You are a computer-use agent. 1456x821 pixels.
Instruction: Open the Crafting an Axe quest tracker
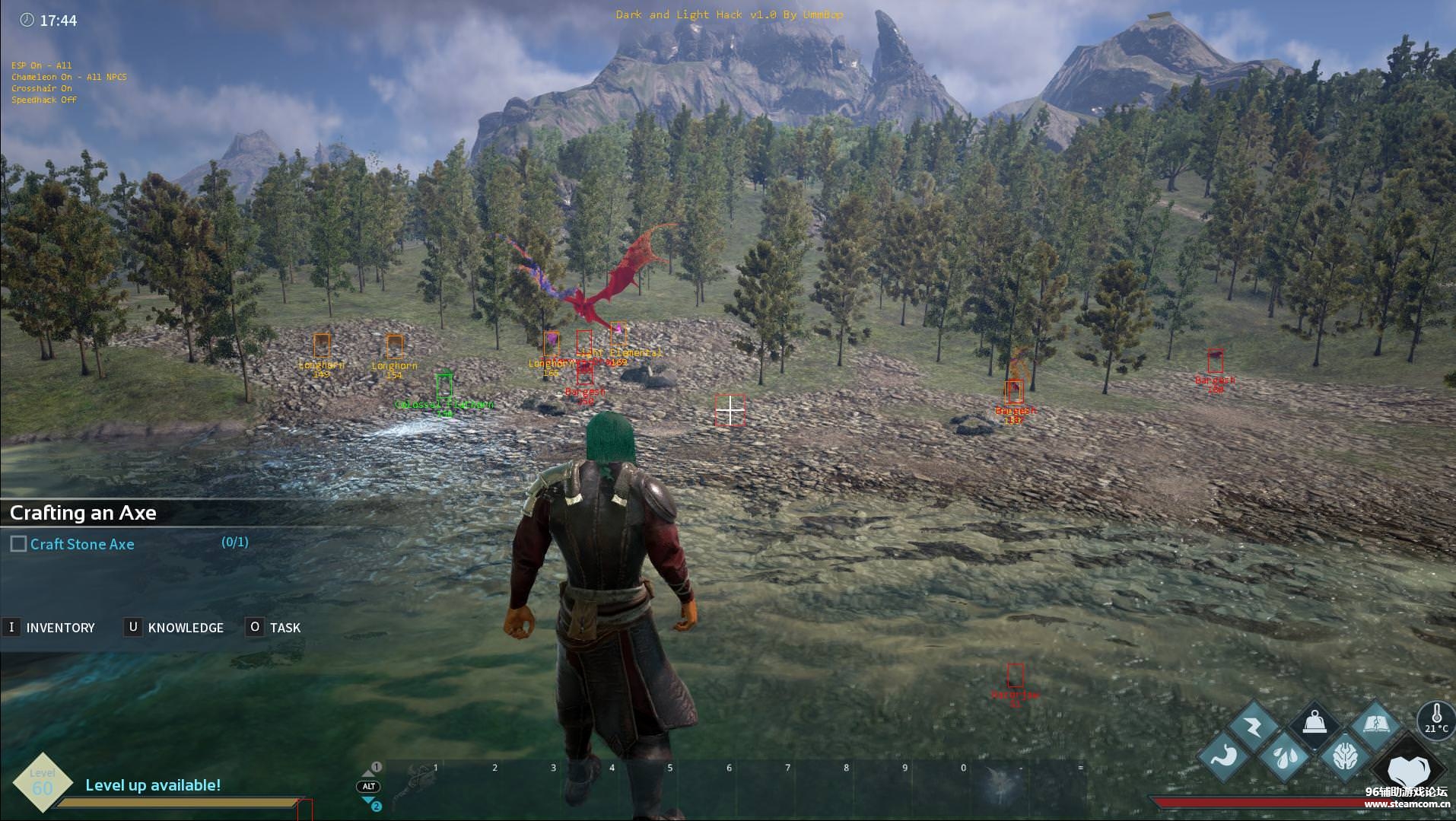83,513
